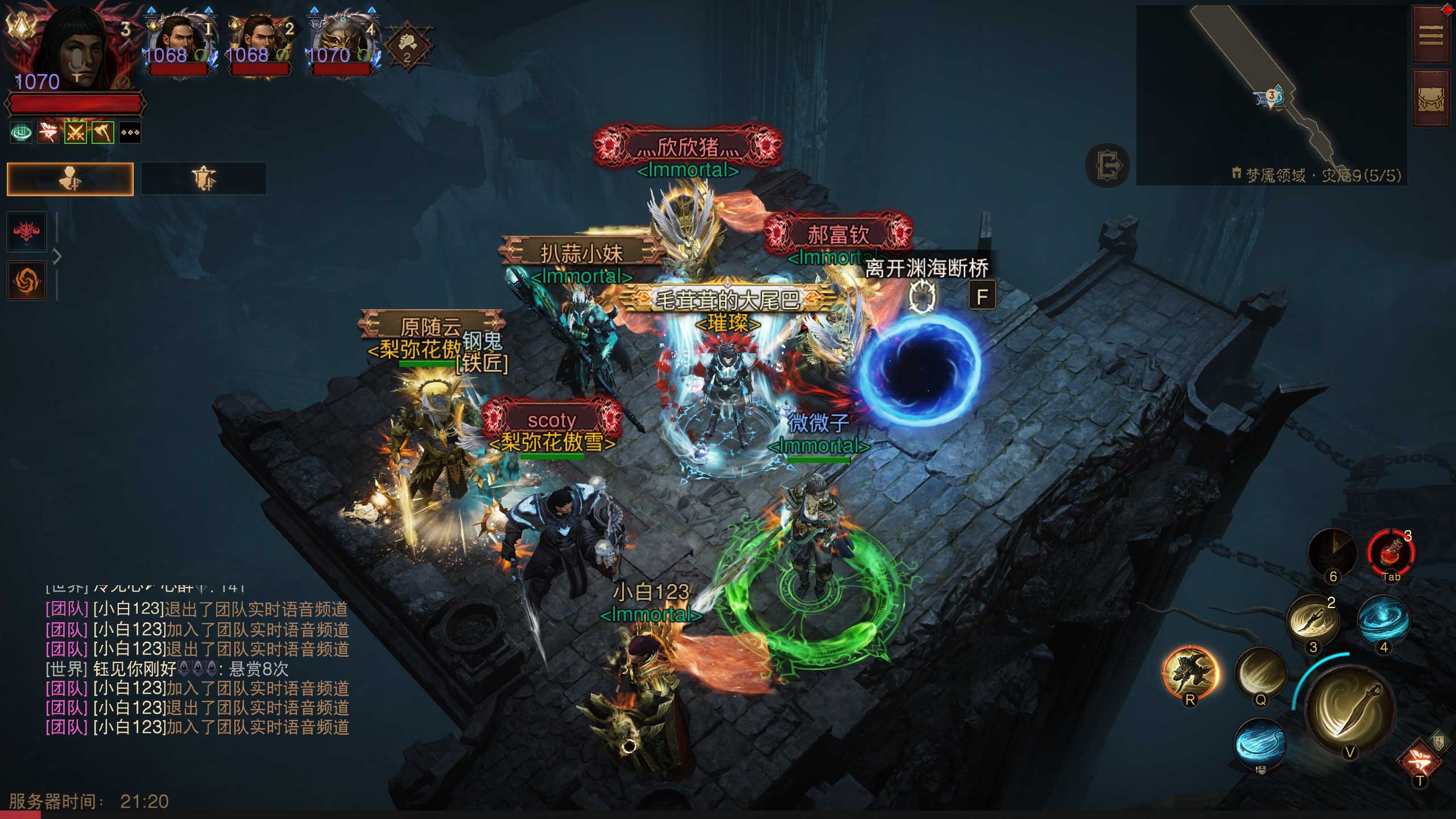The height and width of the screenshot is (819, 1456).
Task: Cast the blue whirlpool skill 4
Action: tap(1383, 622)
